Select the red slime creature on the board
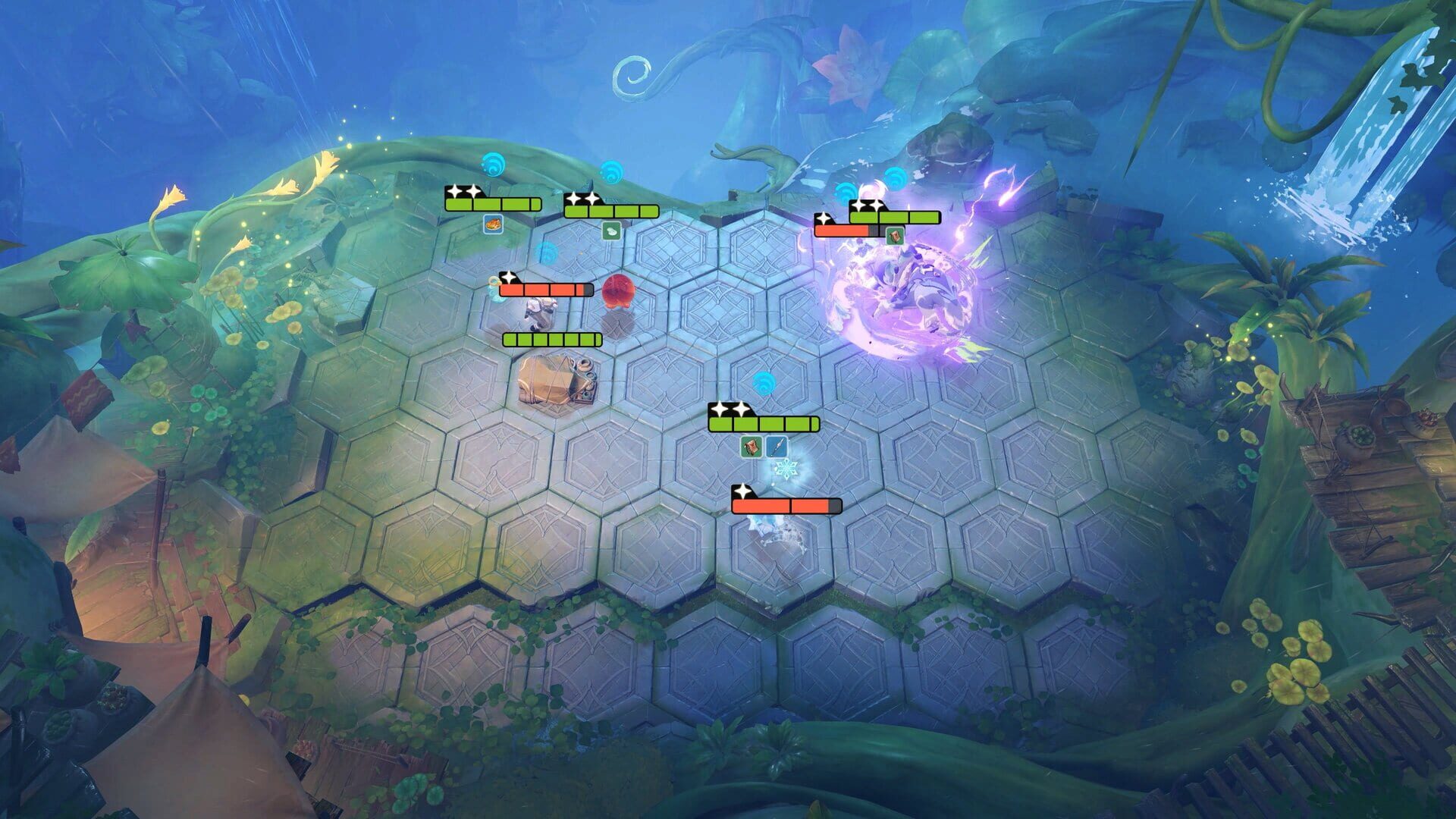Screen dimensions: 1456x819 tap(619, 291)
